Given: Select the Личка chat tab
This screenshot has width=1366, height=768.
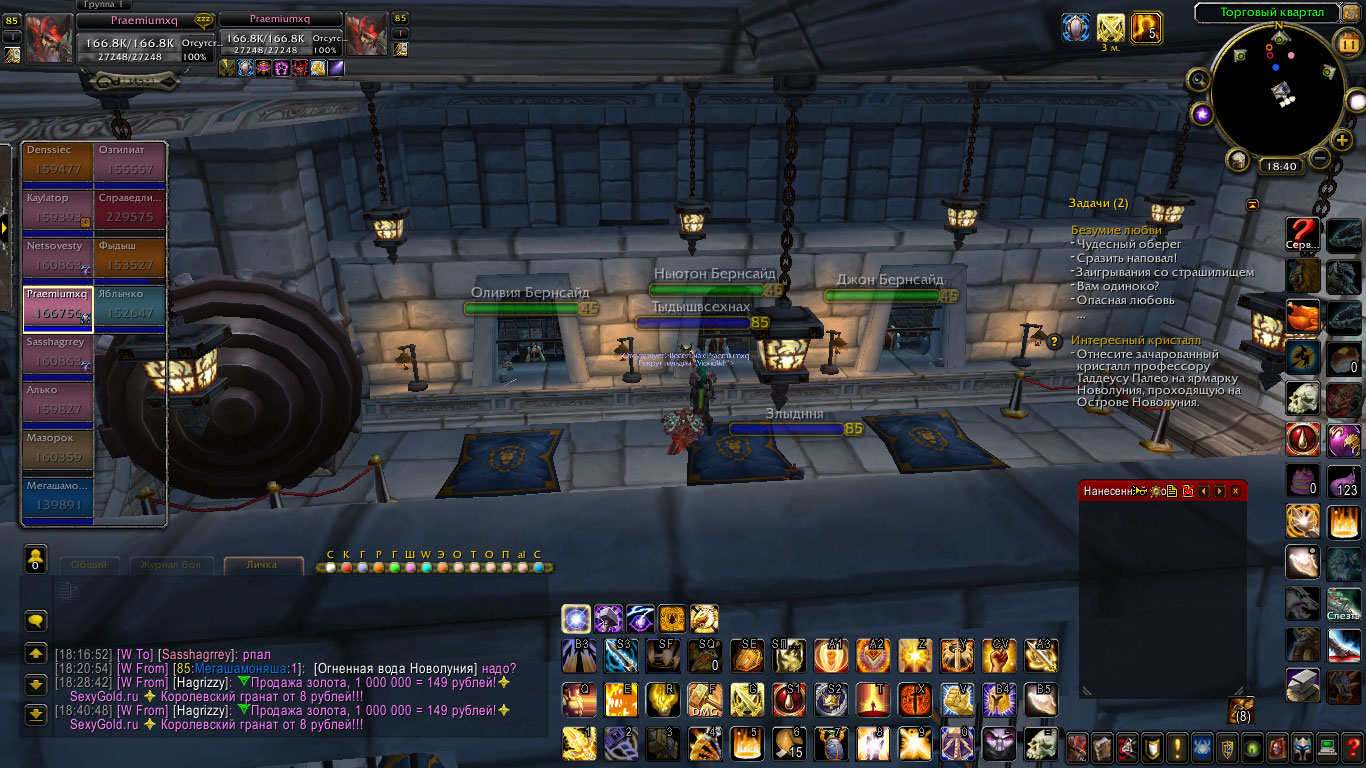Looking at the screenshot, I should (x=263, y=565).
